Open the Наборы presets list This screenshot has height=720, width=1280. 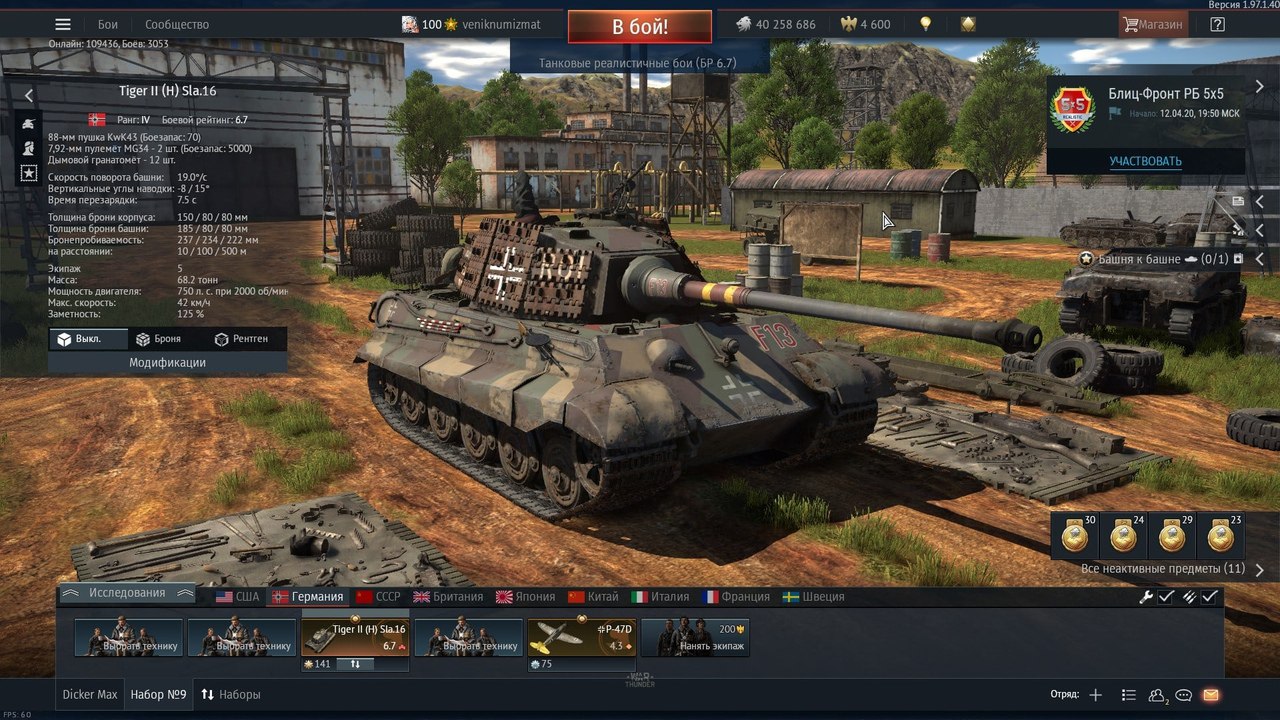(231, 694)
